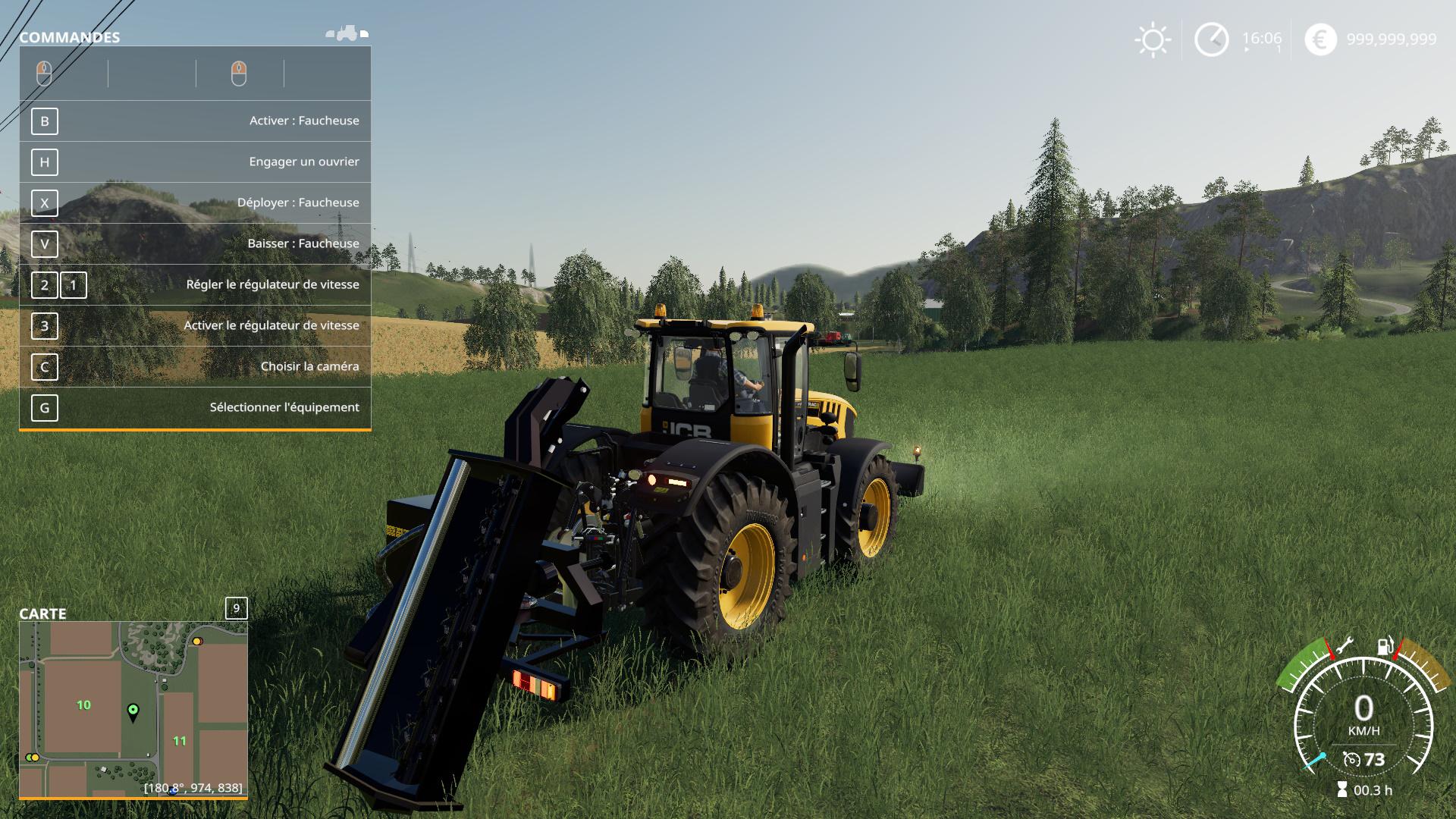The width and height of the screenshot is (1456, 819).
Task: Click the tractor icon in the Commandes header
Action: pos(347,33)
